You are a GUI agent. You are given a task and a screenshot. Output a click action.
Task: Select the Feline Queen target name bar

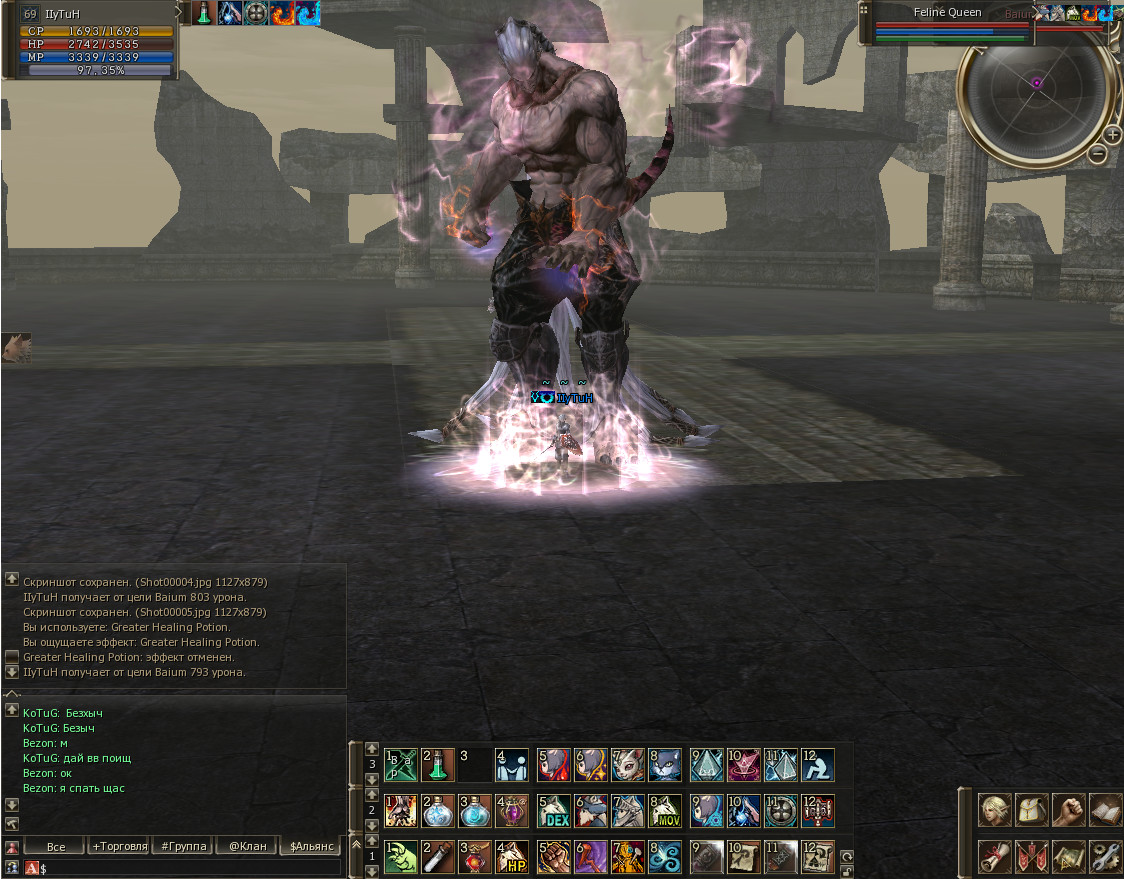(948, 13)
